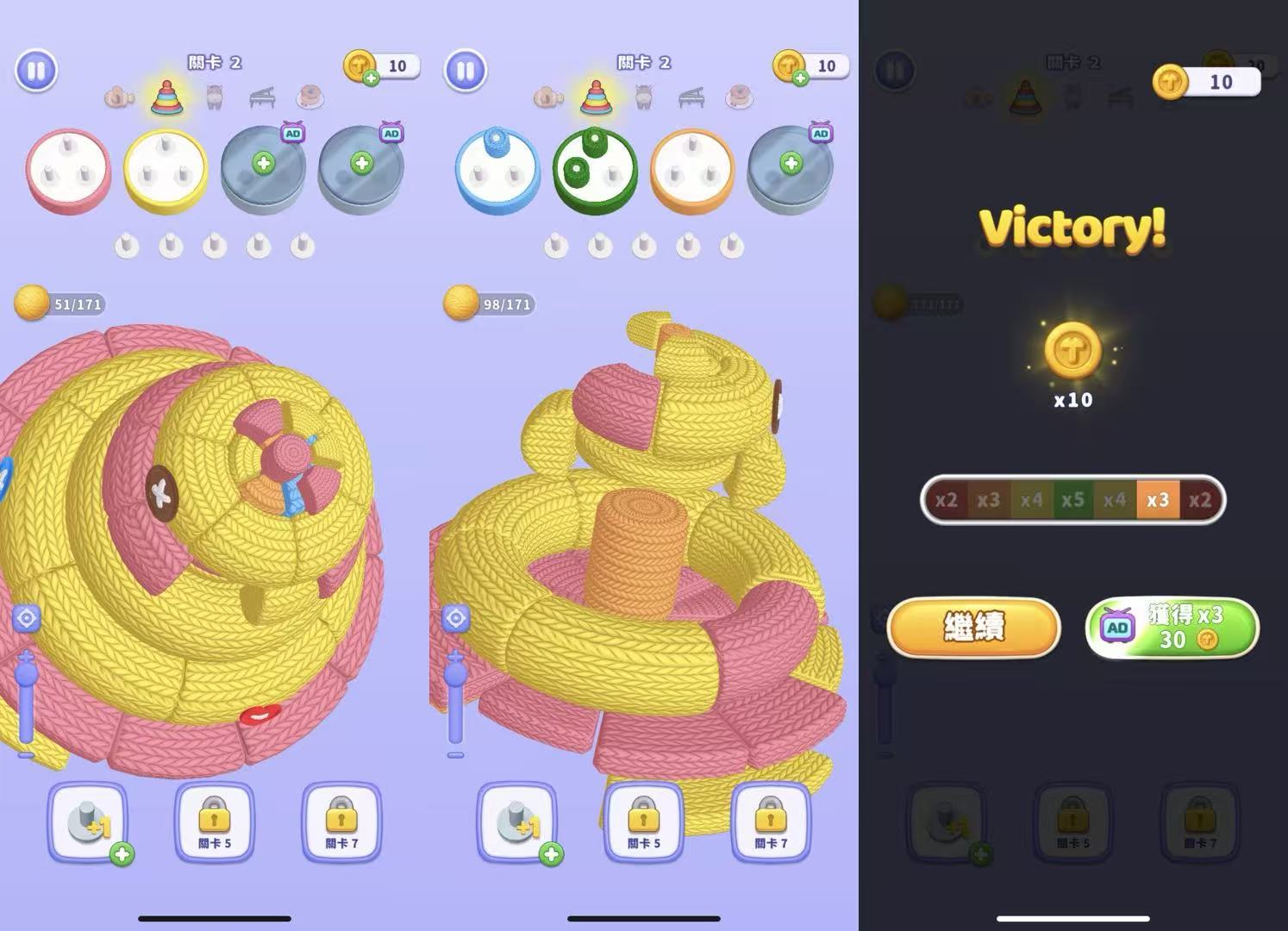Claim x3 reward via the green AD button

tap(1172, 627)
